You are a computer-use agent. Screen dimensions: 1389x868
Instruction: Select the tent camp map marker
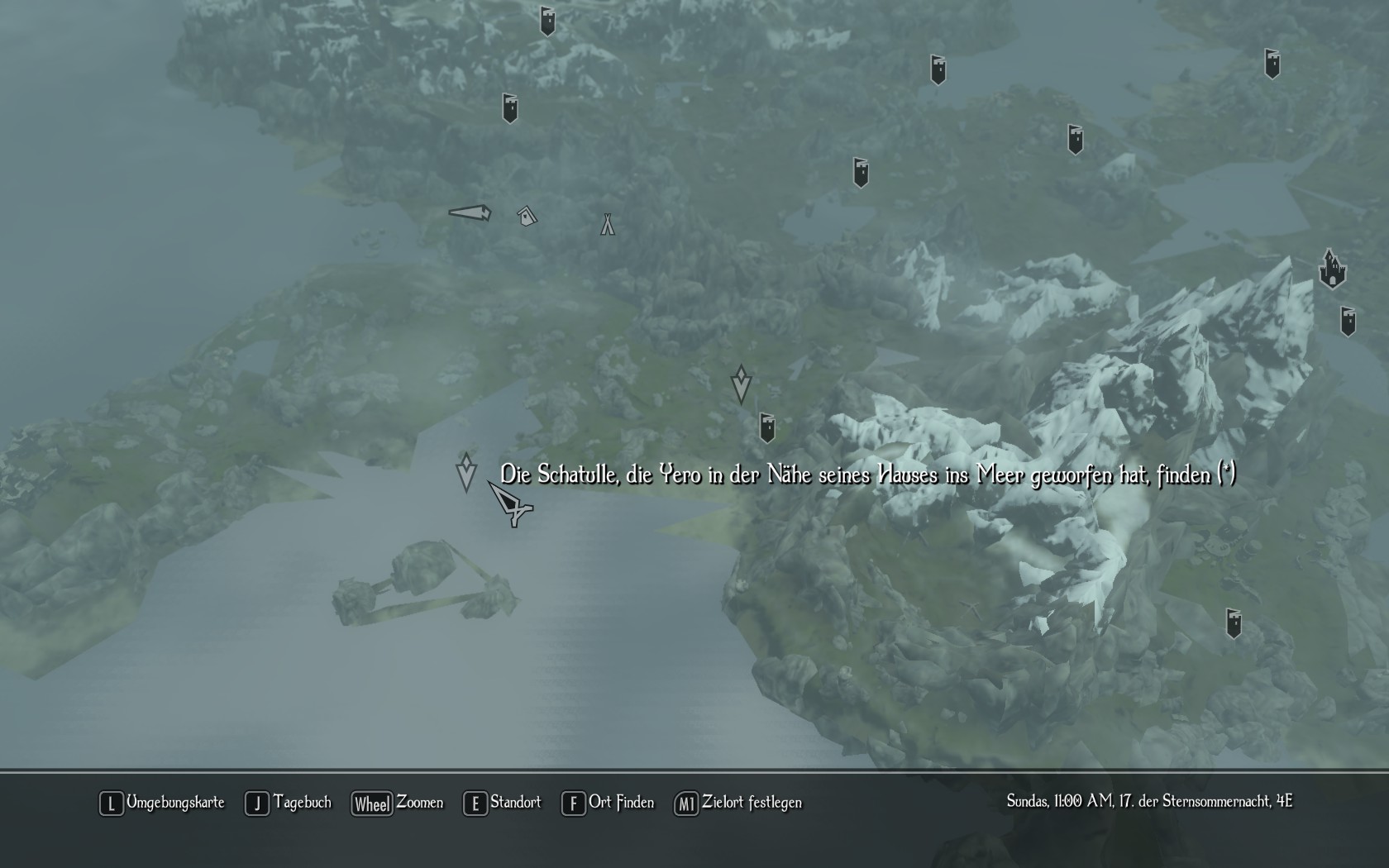(x=608, y=224)
